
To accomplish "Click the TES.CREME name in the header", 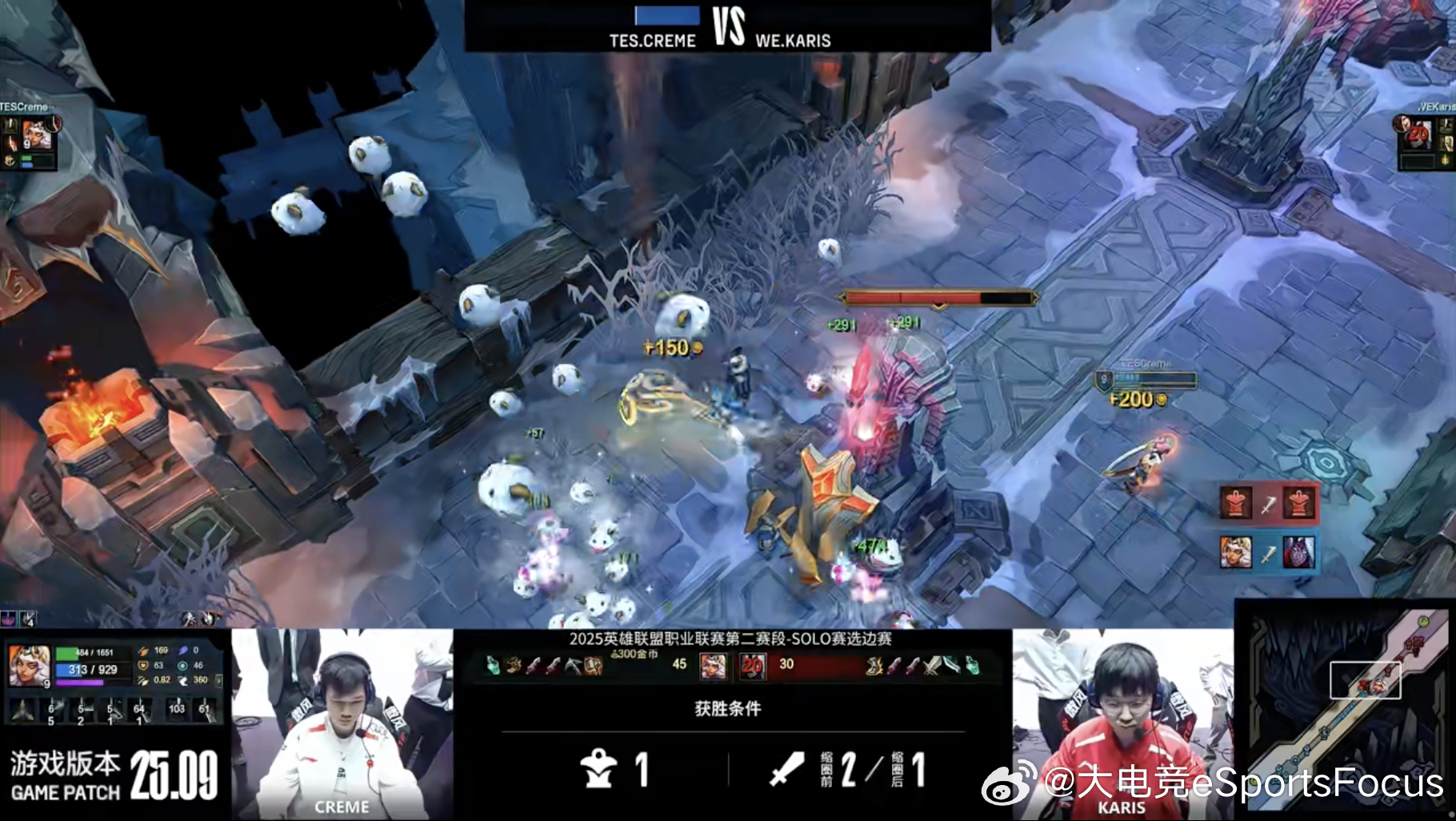I will point(652,40).
